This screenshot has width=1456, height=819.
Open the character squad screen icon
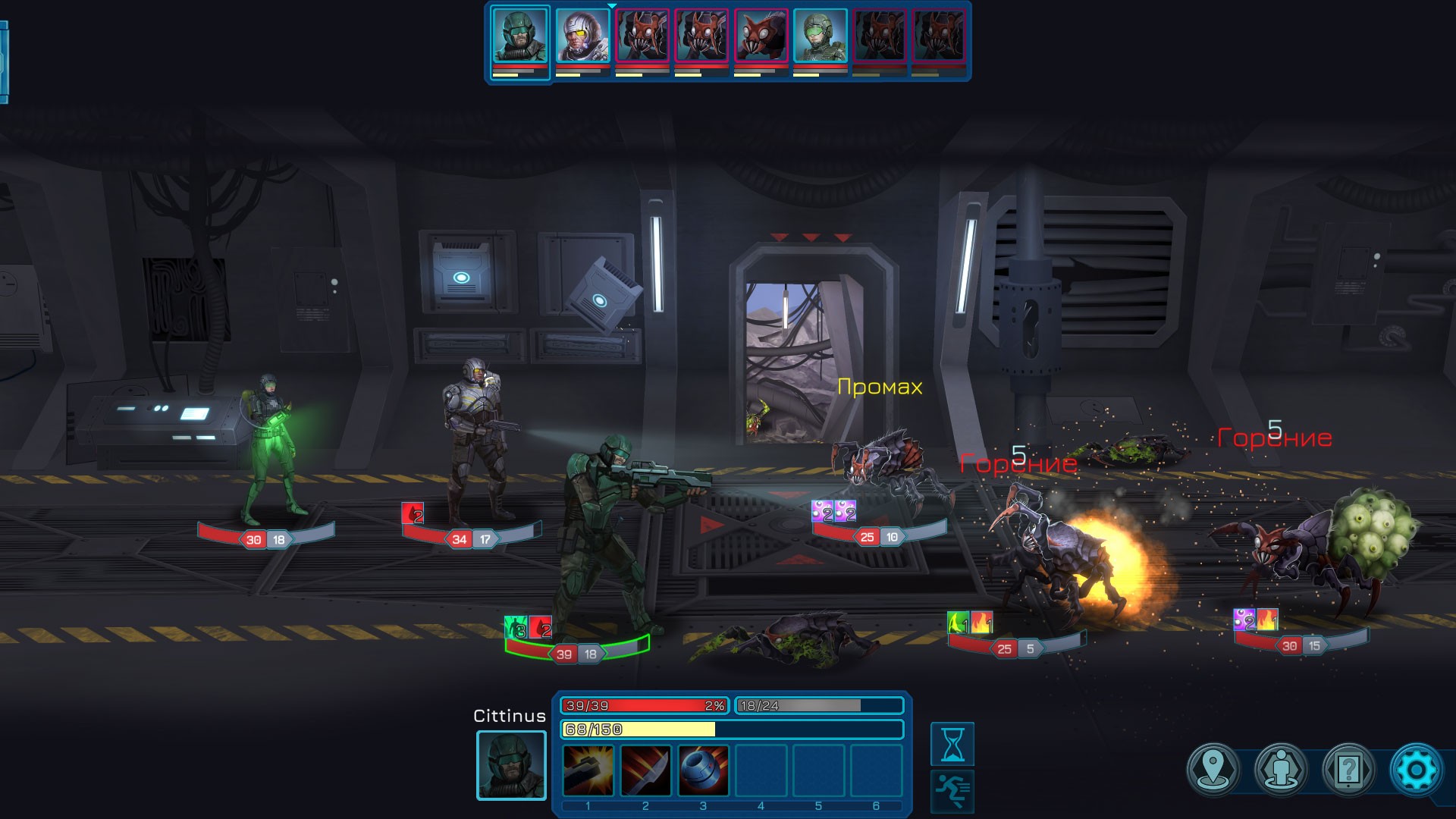click(1281, 770)
